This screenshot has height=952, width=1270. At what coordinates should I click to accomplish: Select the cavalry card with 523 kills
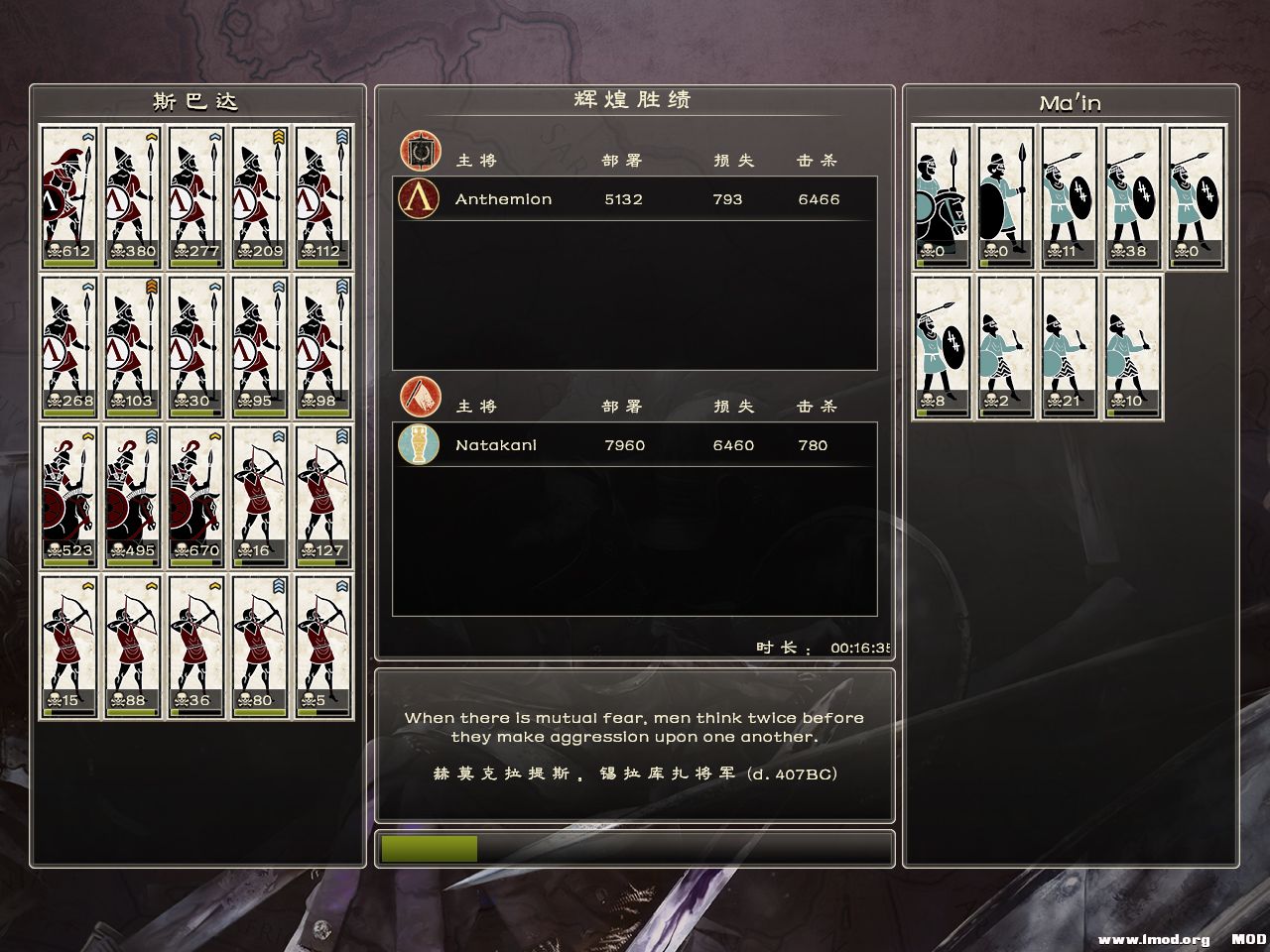69,496
